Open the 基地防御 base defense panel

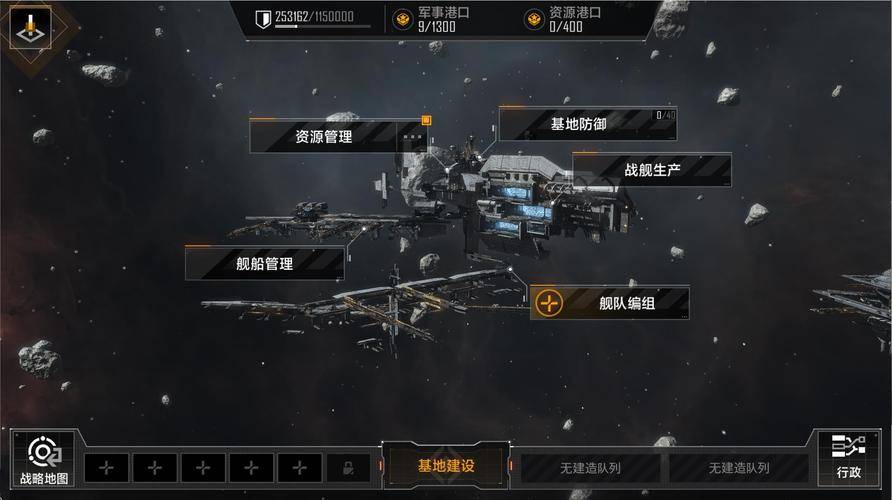pyautogui.click(x=578, y=124)
